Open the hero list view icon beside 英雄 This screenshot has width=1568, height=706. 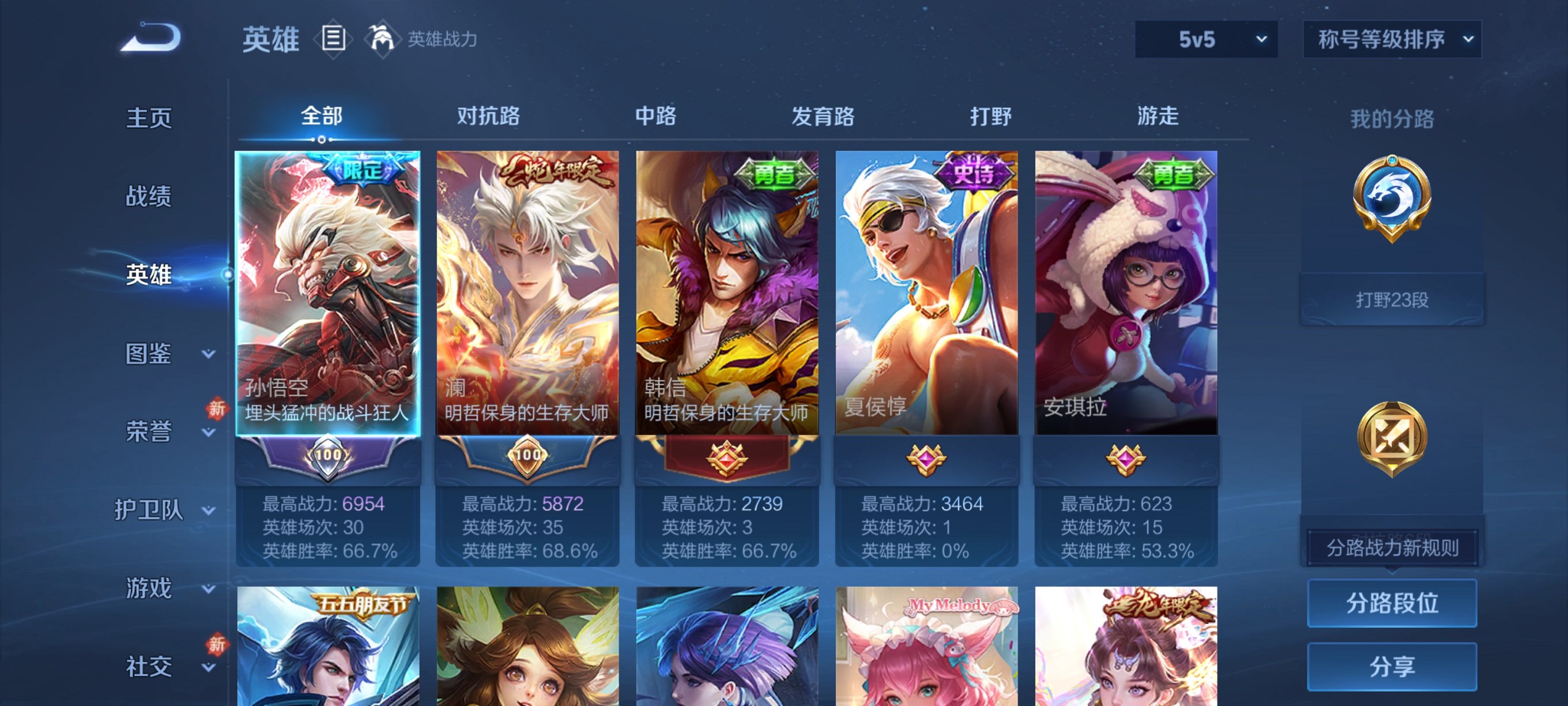(334, 39)
